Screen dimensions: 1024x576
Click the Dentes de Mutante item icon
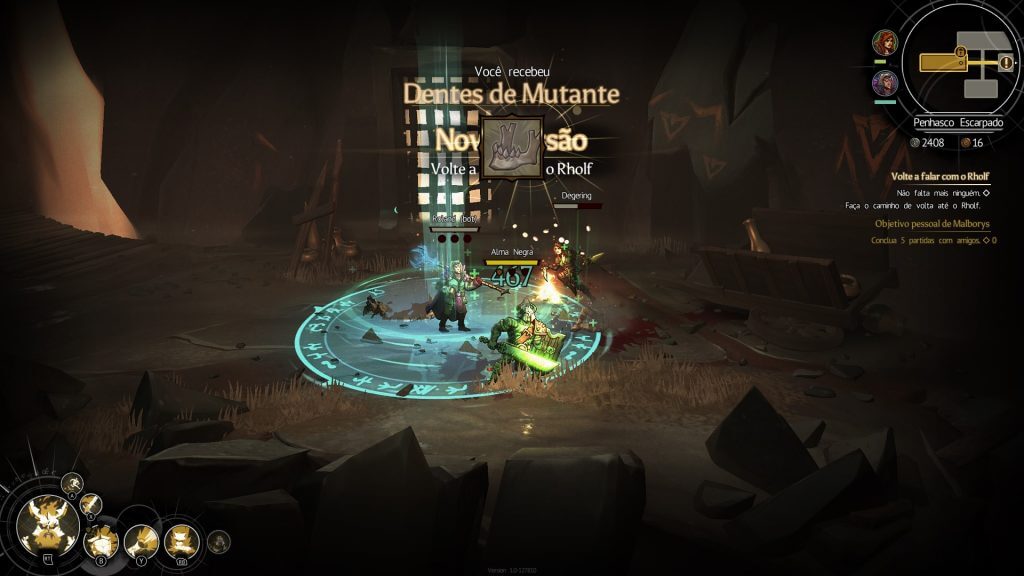[511, 147]
